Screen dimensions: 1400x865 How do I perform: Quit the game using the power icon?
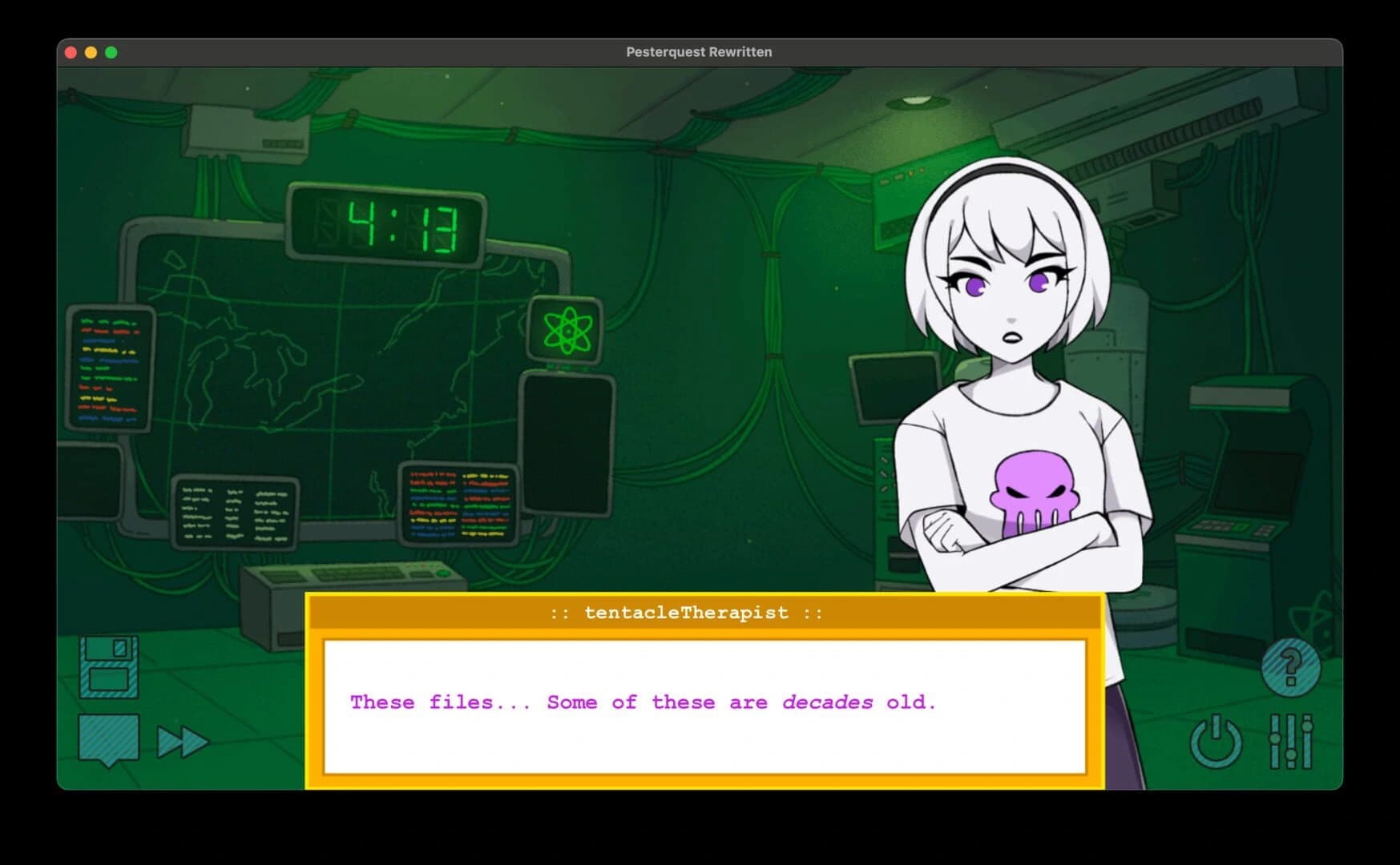click(x=1217, y=743)
